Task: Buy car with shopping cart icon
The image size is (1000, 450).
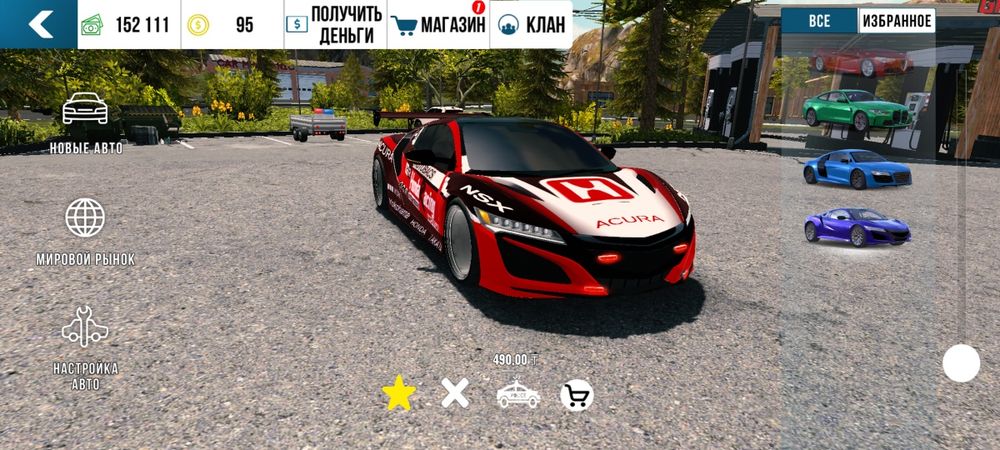Action: (x=576, y=396)
